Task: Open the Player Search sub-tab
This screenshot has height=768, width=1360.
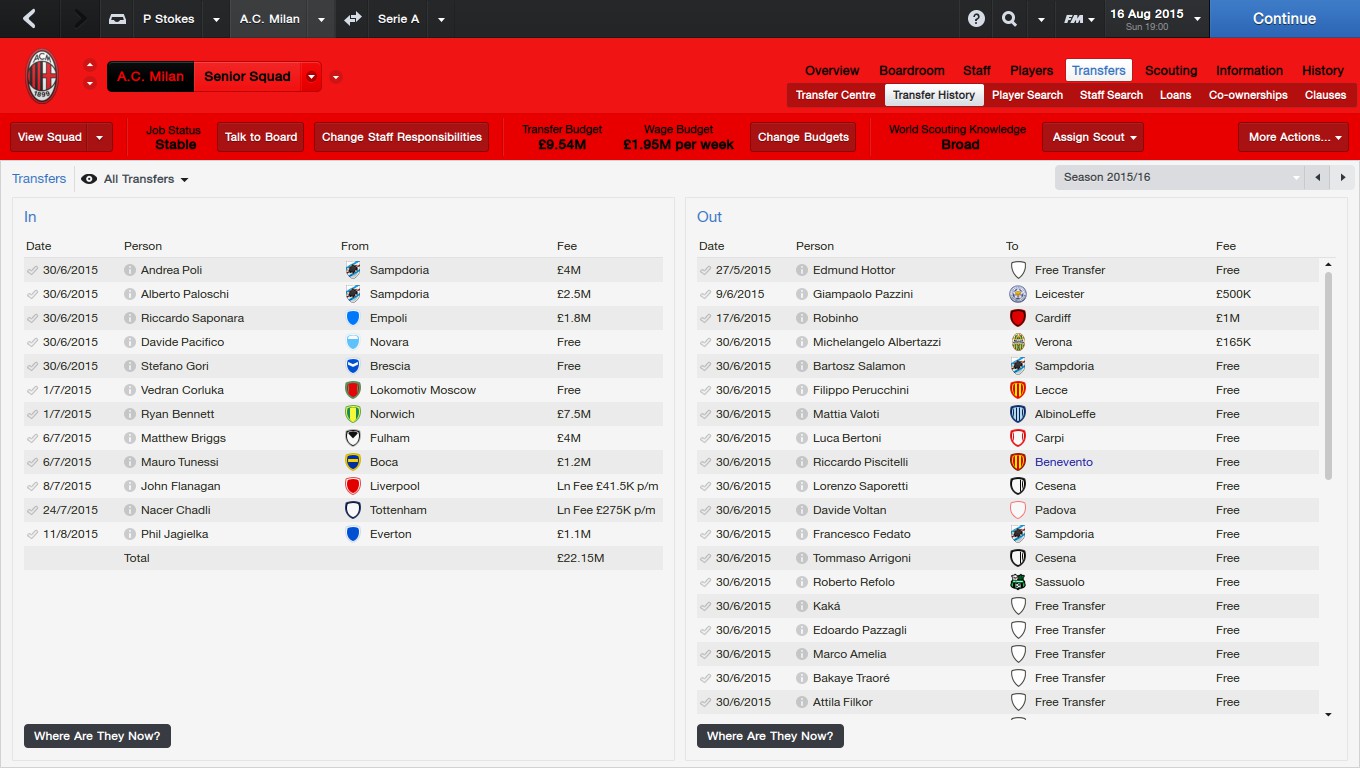Action: pyautogui.click(x=1027, y=95)
